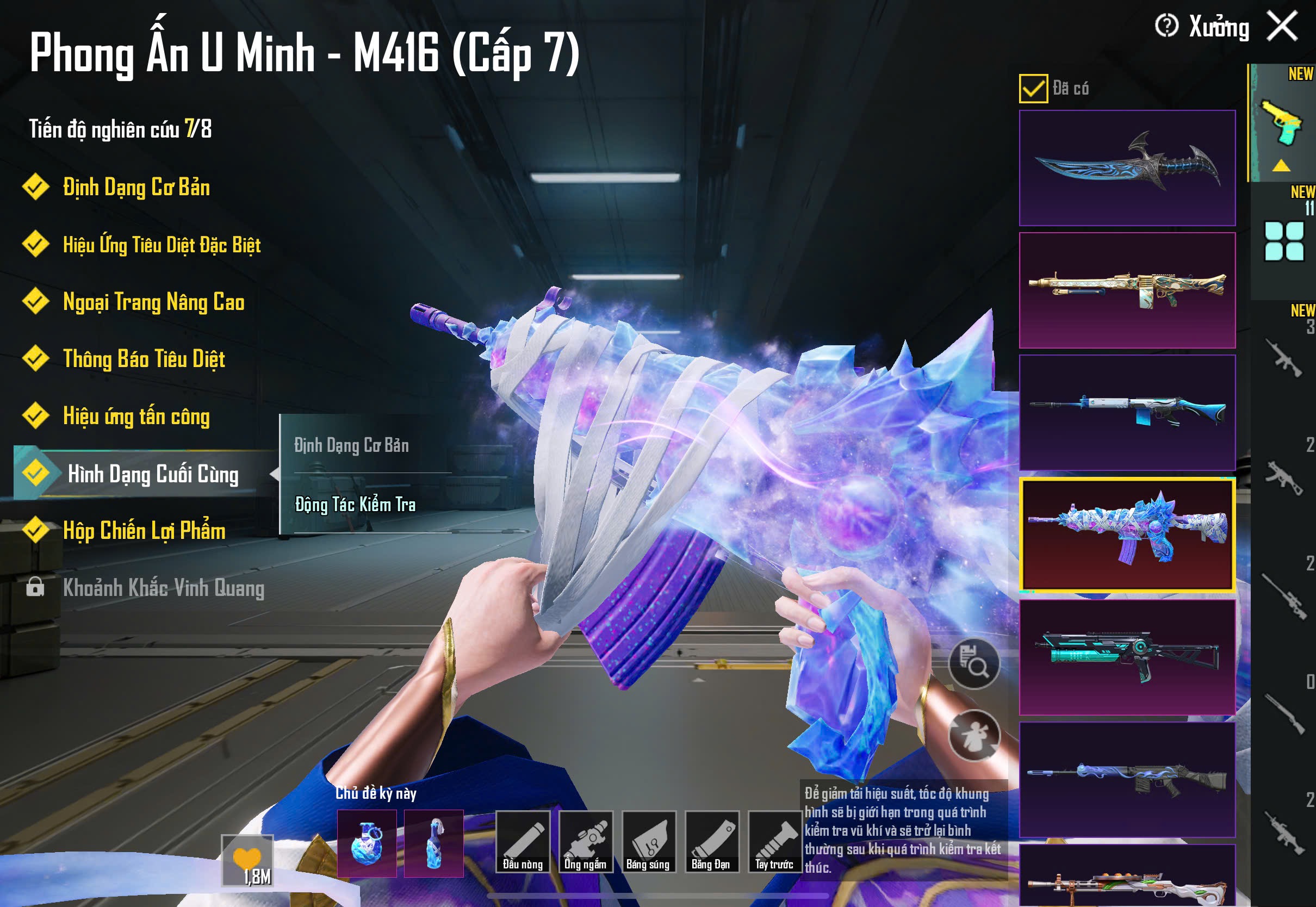Choose Hiệu Ứng Tiêu Diệt Đặc Biệt entry

point(162,245)
